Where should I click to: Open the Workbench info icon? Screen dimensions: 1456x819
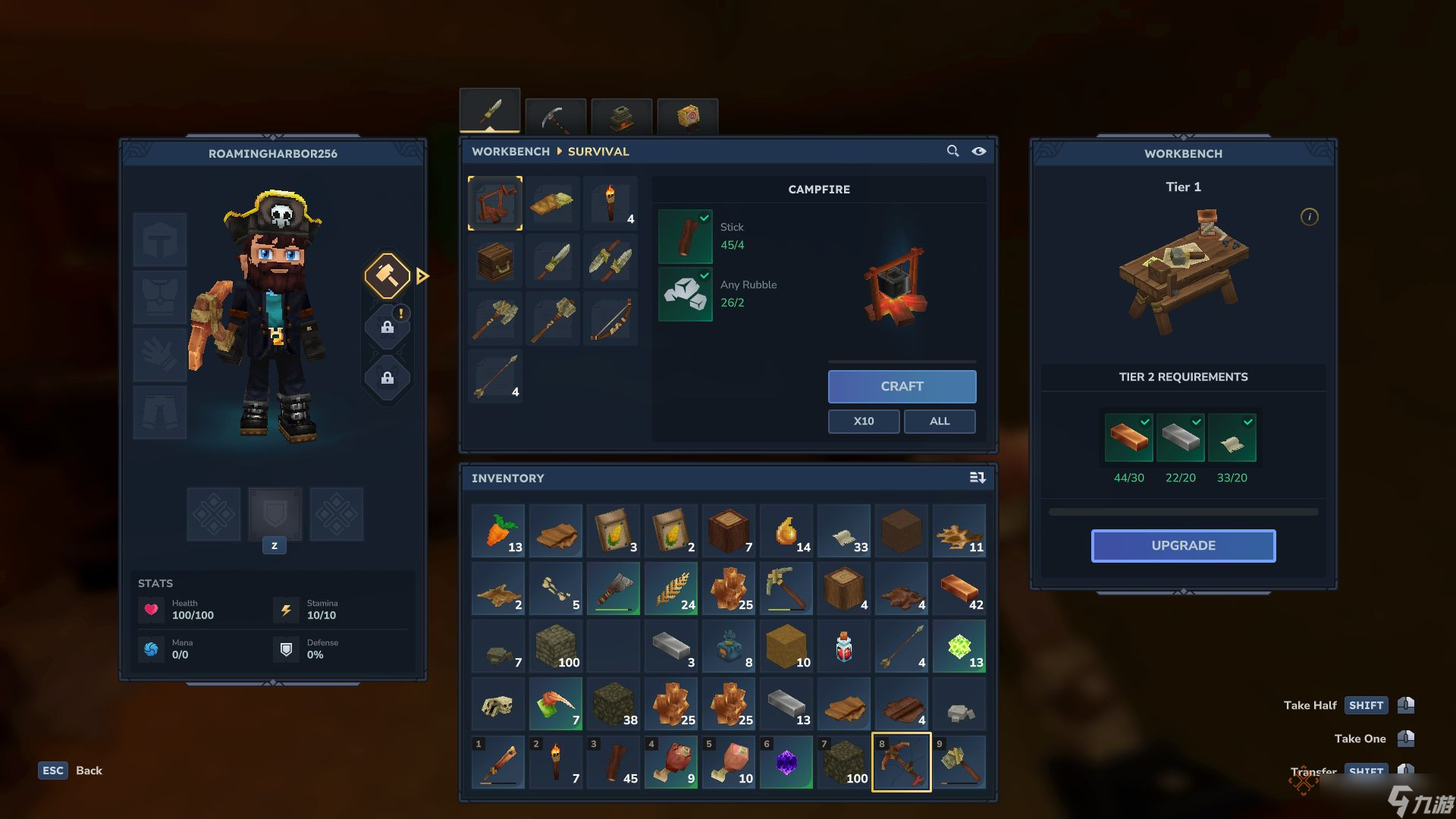[1310, 217]
